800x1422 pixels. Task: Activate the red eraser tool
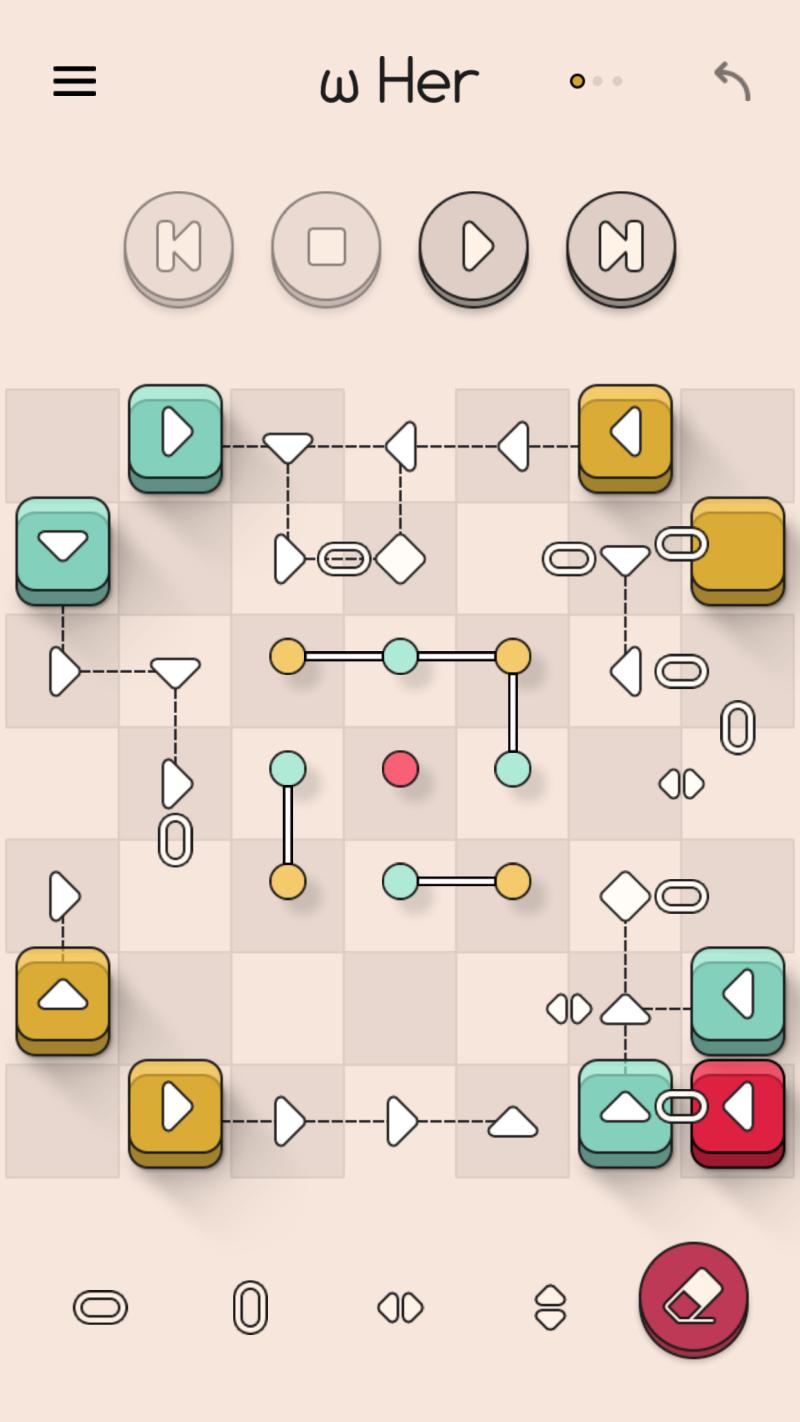[693, 1297]
